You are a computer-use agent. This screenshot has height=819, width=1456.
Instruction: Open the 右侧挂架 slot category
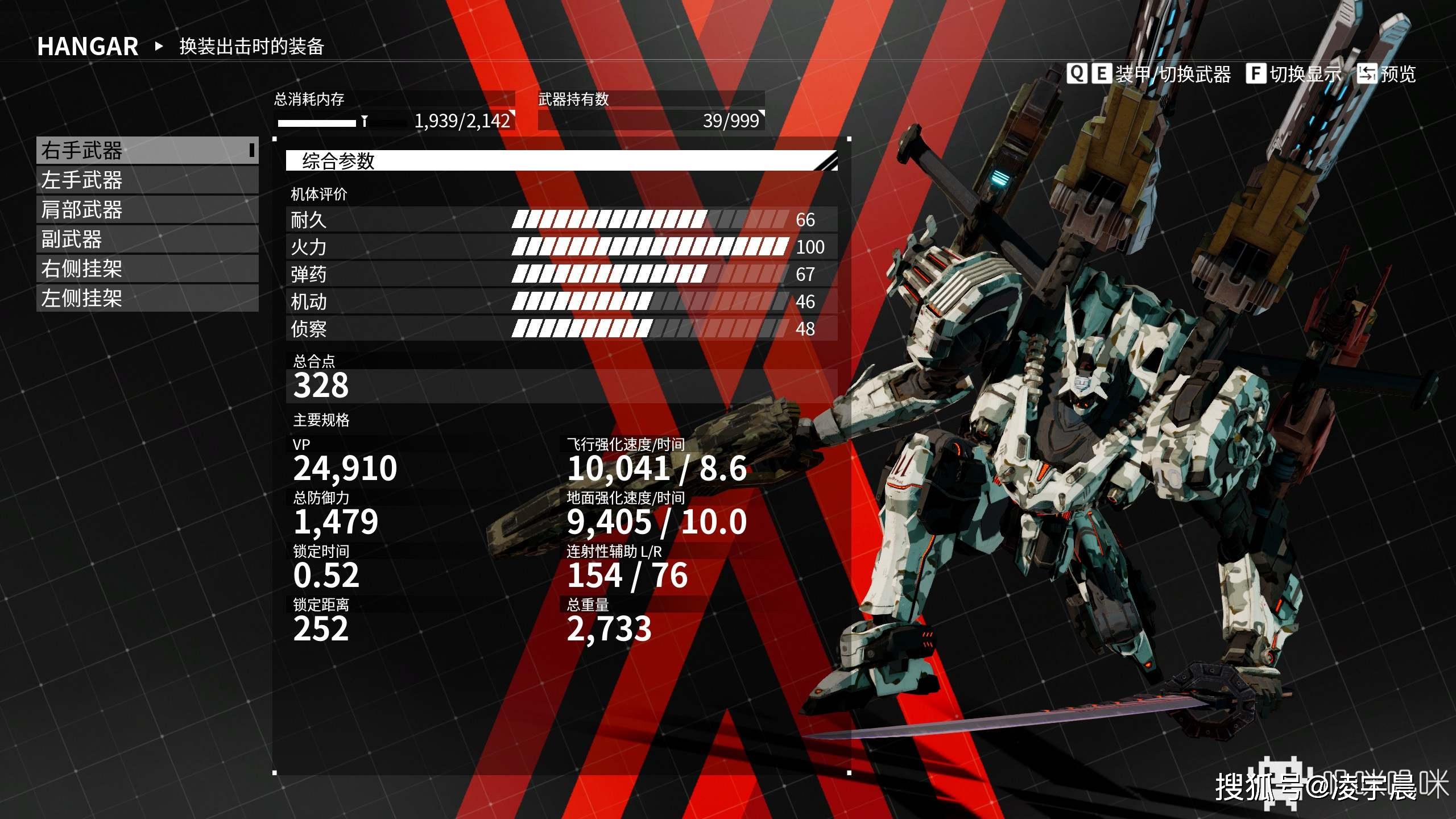coord(147,269)
